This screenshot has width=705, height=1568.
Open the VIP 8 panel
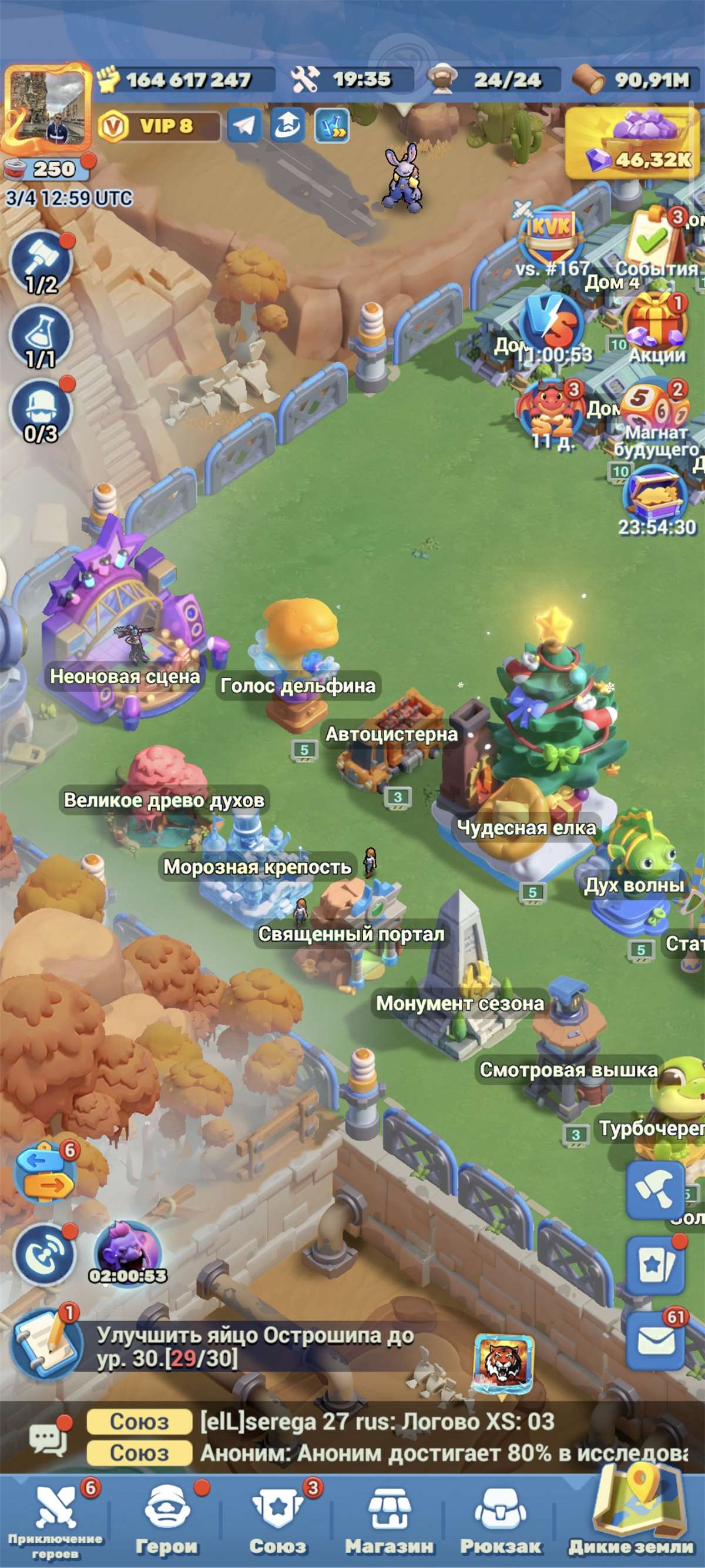coord(158,126)
